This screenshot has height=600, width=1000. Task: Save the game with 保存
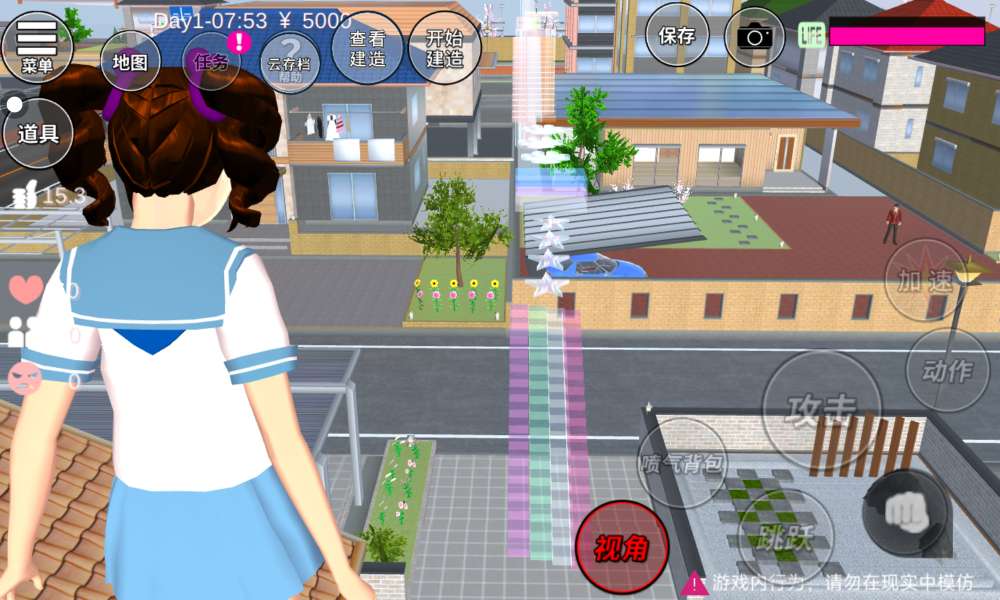click(677, 36)
